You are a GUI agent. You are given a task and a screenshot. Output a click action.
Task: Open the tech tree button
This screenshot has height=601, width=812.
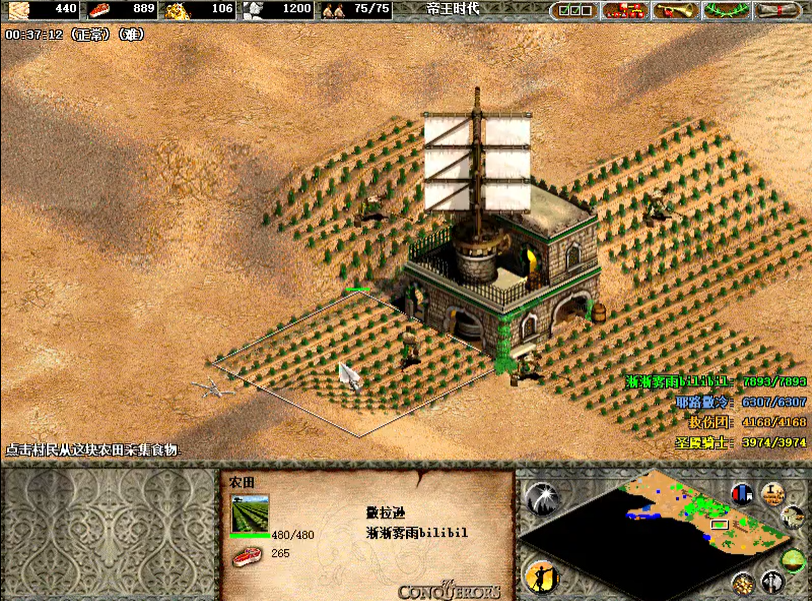pos(626,10)
